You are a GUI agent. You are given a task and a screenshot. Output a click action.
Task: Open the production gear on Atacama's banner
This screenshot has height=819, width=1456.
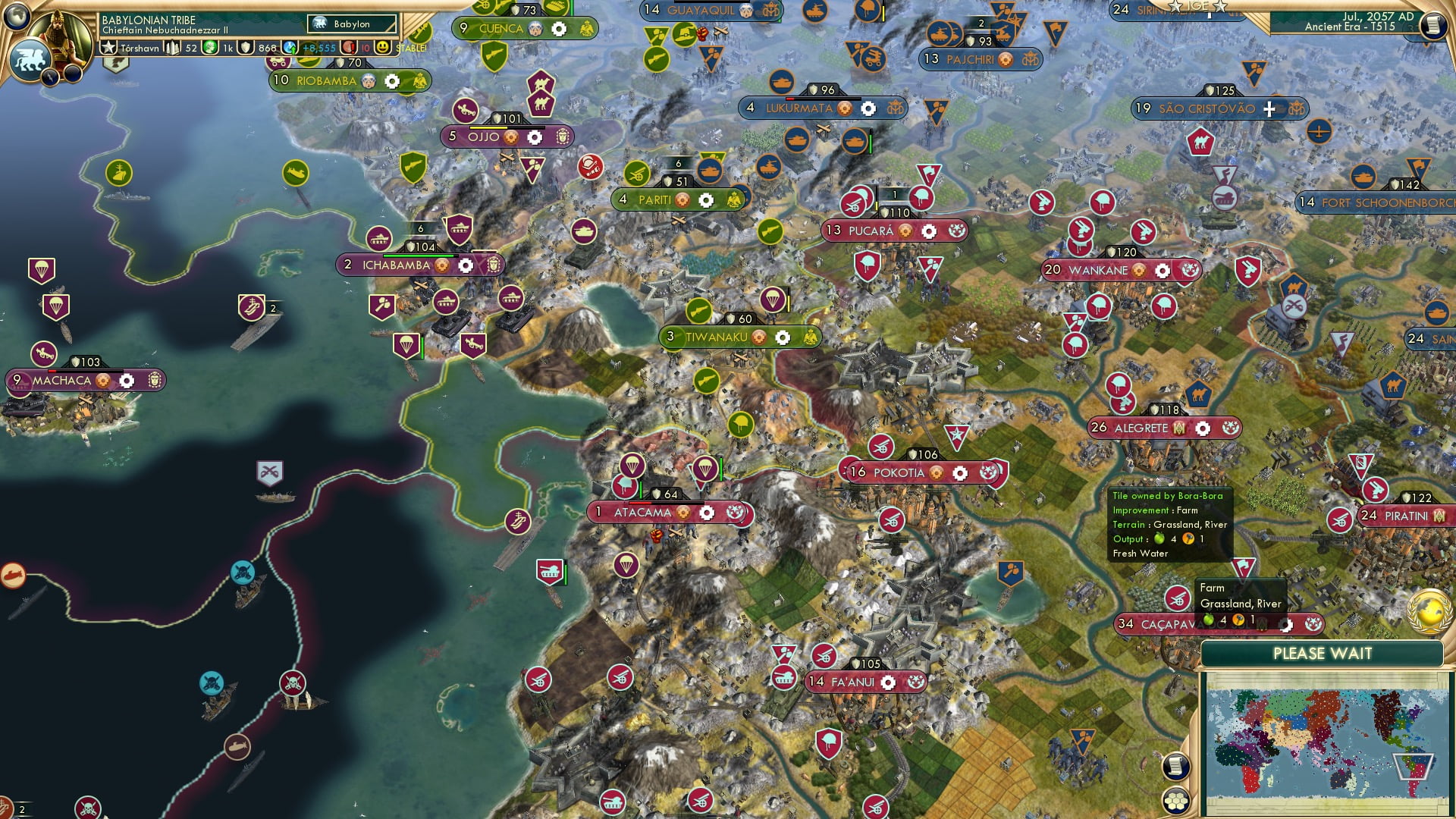pos(708,513)
